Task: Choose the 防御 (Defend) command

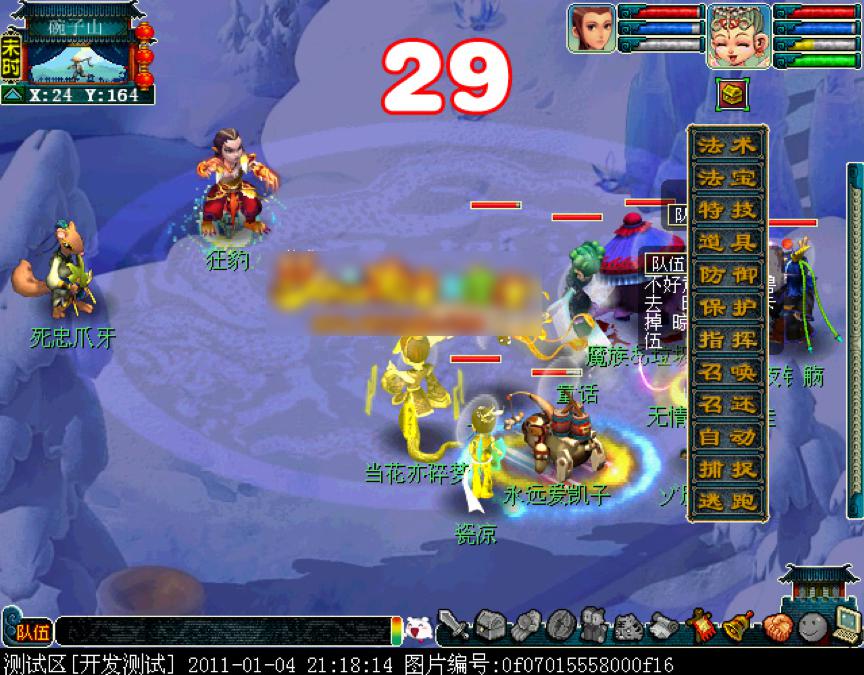Action: coord(728,275)
